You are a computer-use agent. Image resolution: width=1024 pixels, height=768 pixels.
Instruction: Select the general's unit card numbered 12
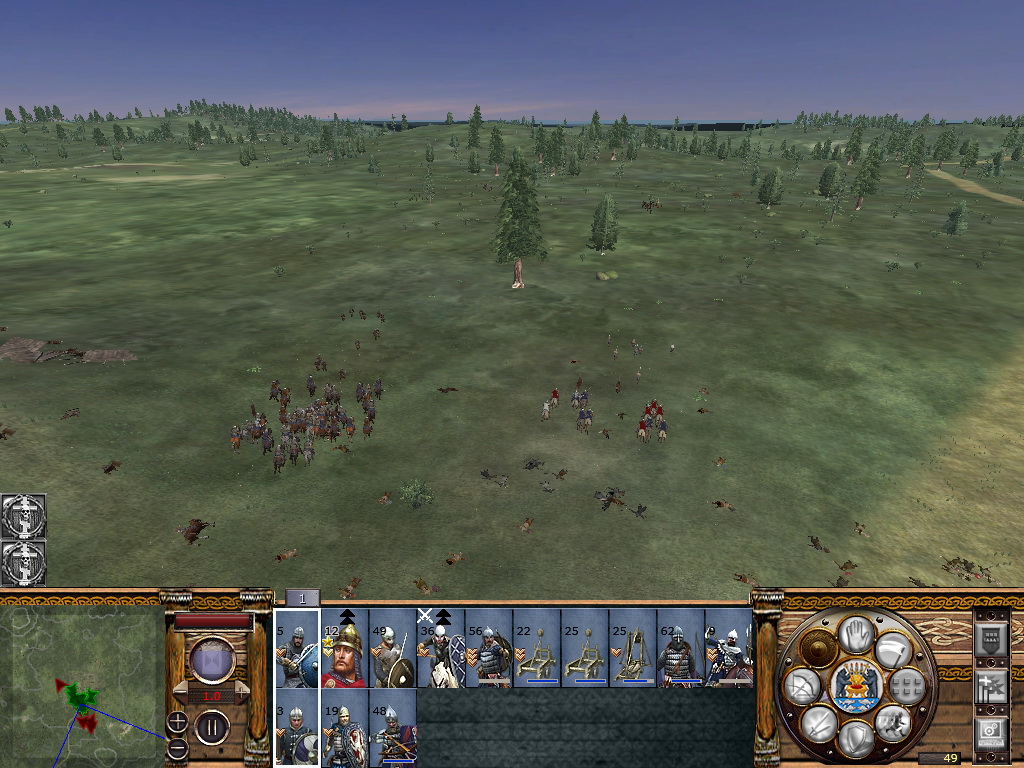345,648
